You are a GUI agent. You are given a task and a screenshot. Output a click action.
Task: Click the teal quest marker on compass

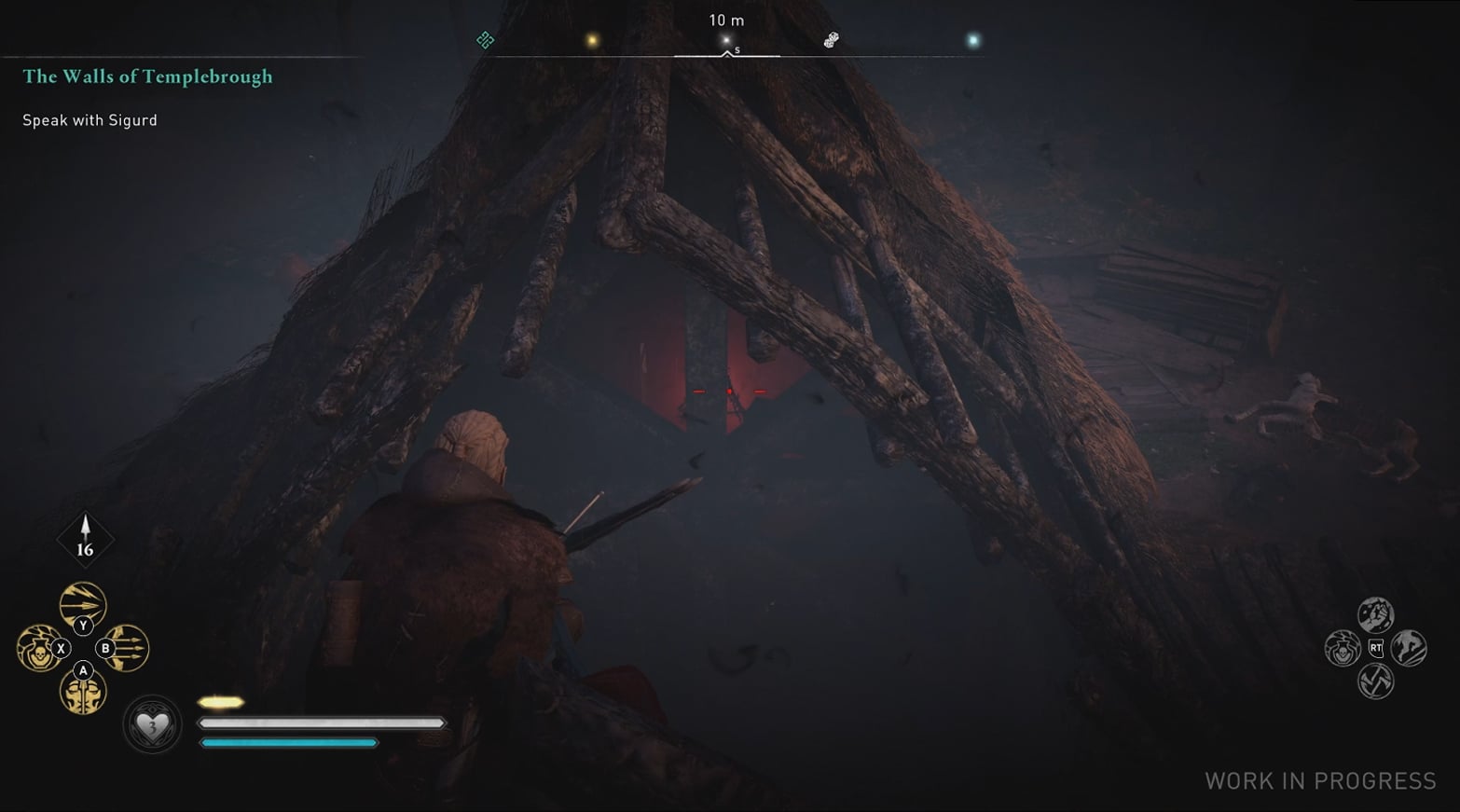point(485,40)
